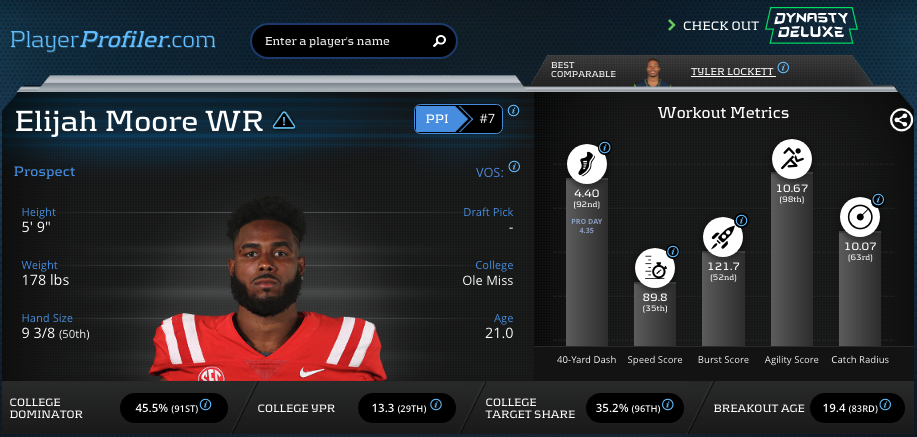The image size is (917, 437).
Task: Show info for the VOS metric
Action: click(x=514, y=167)
